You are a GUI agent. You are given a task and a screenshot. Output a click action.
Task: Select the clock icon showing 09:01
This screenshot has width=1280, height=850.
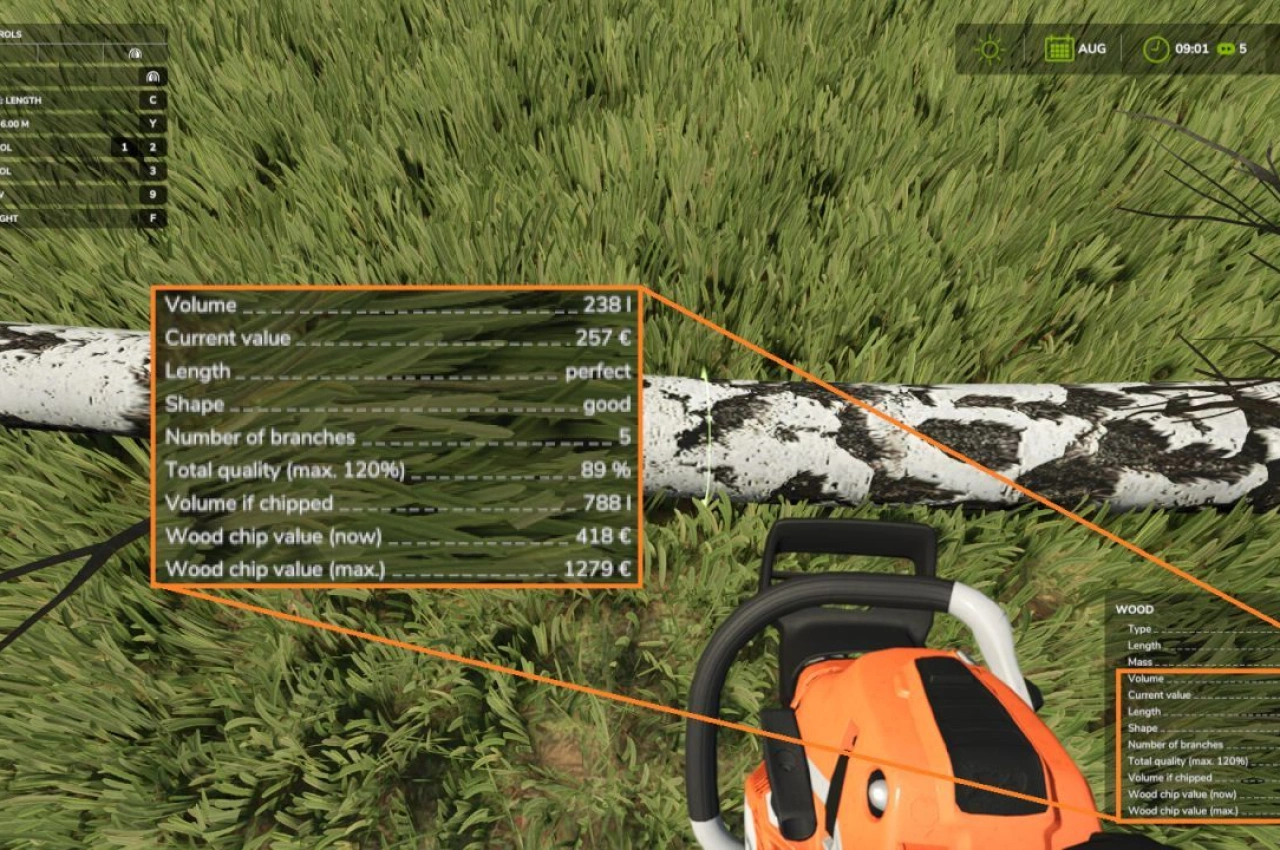pyautogui.click(x=1158, y=48)
